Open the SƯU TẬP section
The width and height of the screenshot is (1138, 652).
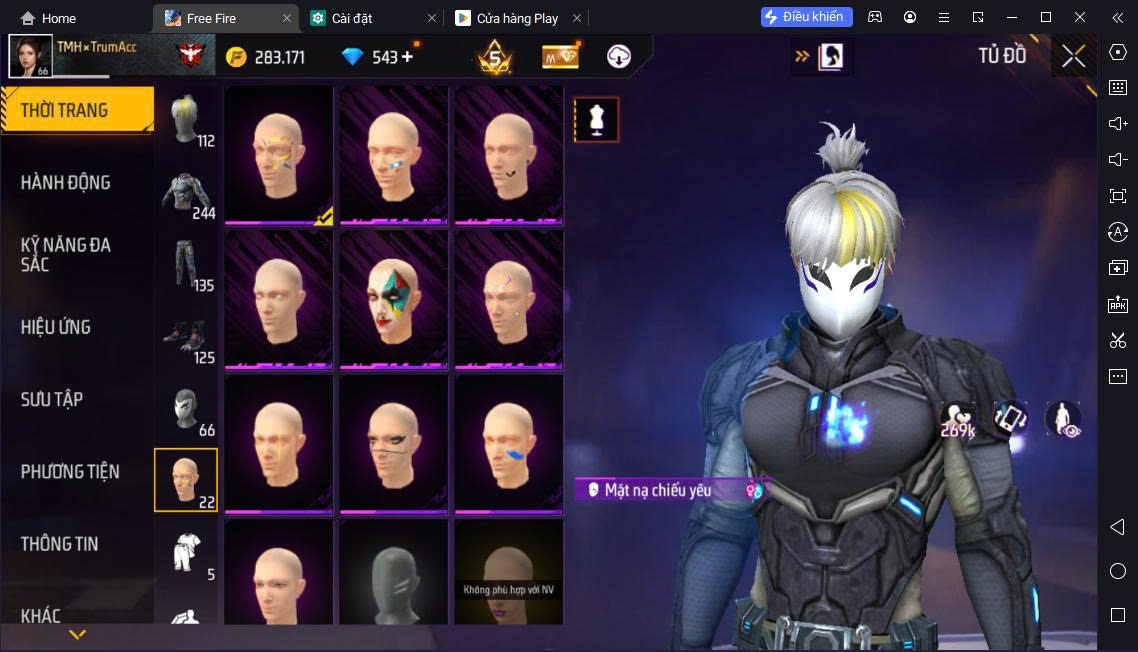click(52, 399)
